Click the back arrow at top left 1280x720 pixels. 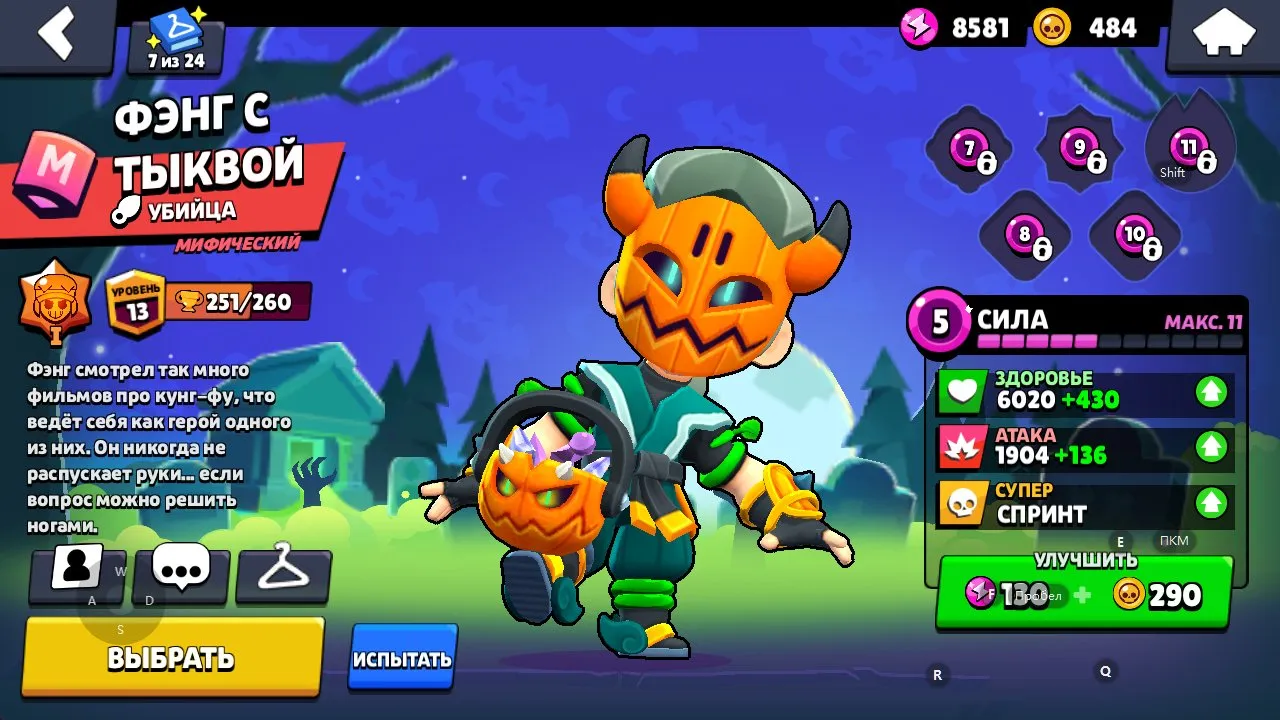[x=55, y=33]
